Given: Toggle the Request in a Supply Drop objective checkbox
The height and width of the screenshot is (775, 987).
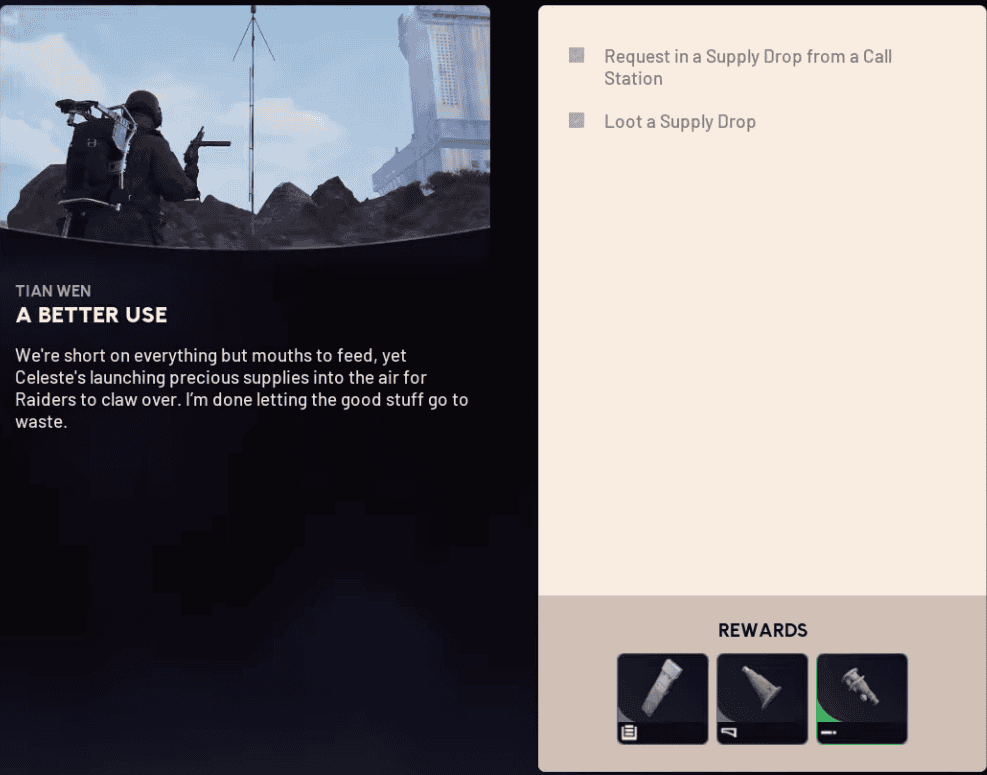Looking at the screenshot, I should pos(576,56).
